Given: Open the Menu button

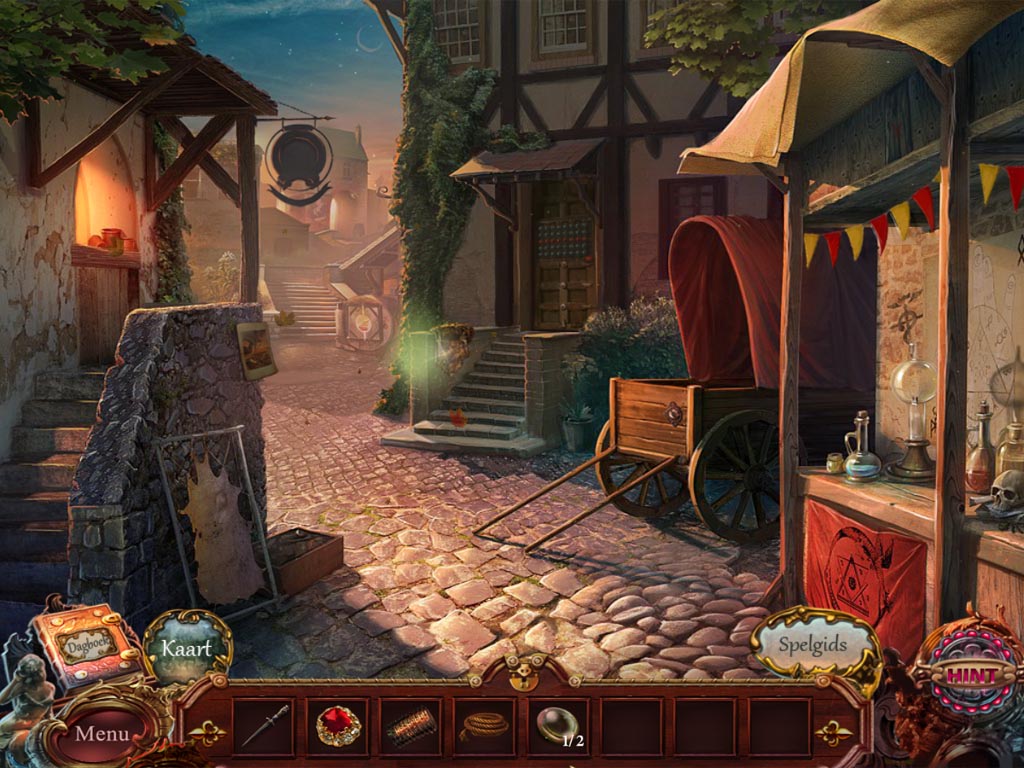Looking at the screenshot, I should (x=101, y=733).
